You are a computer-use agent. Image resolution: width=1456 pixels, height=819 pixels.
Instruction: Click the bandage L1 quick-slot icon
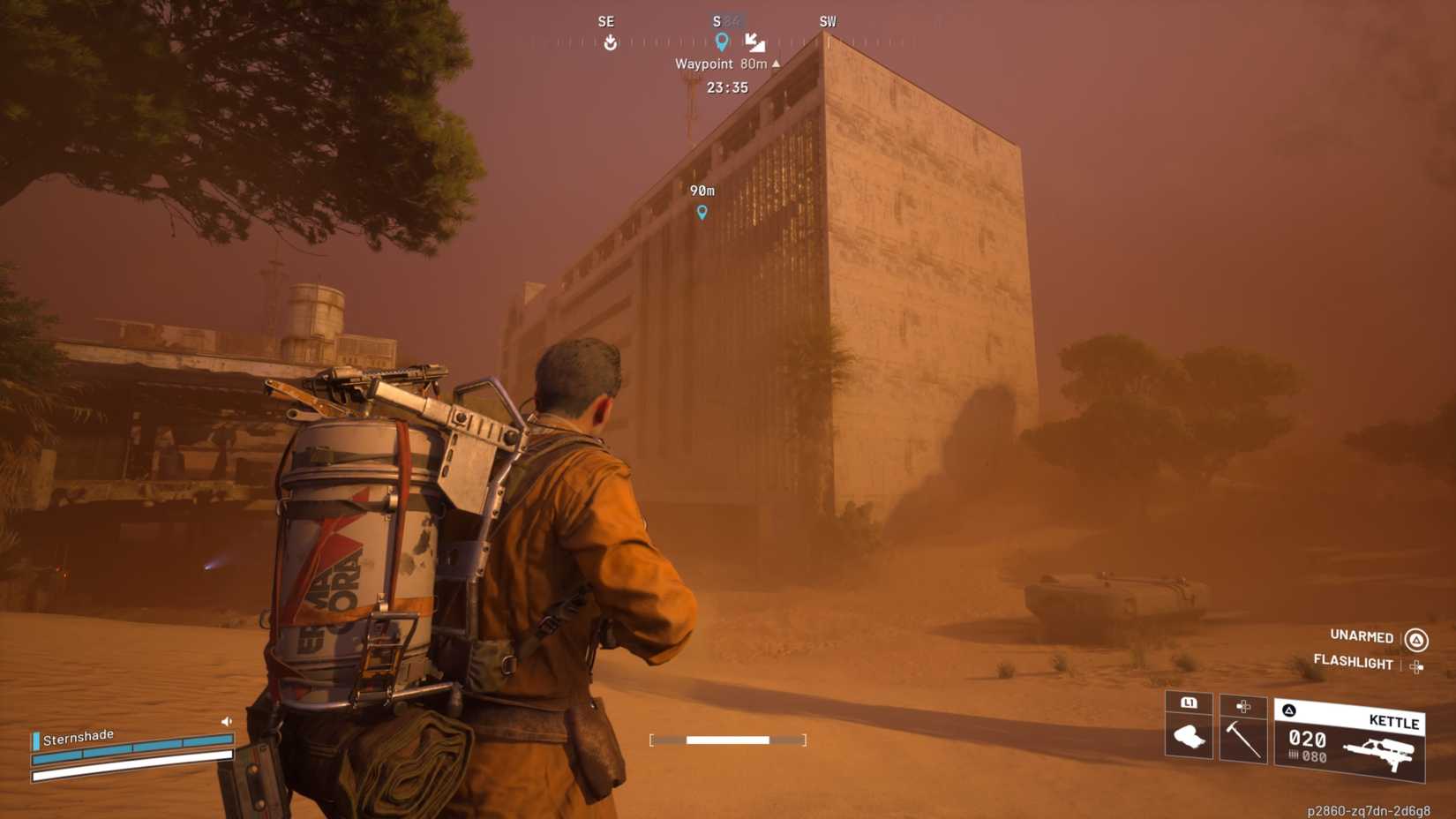[1190, 735]
